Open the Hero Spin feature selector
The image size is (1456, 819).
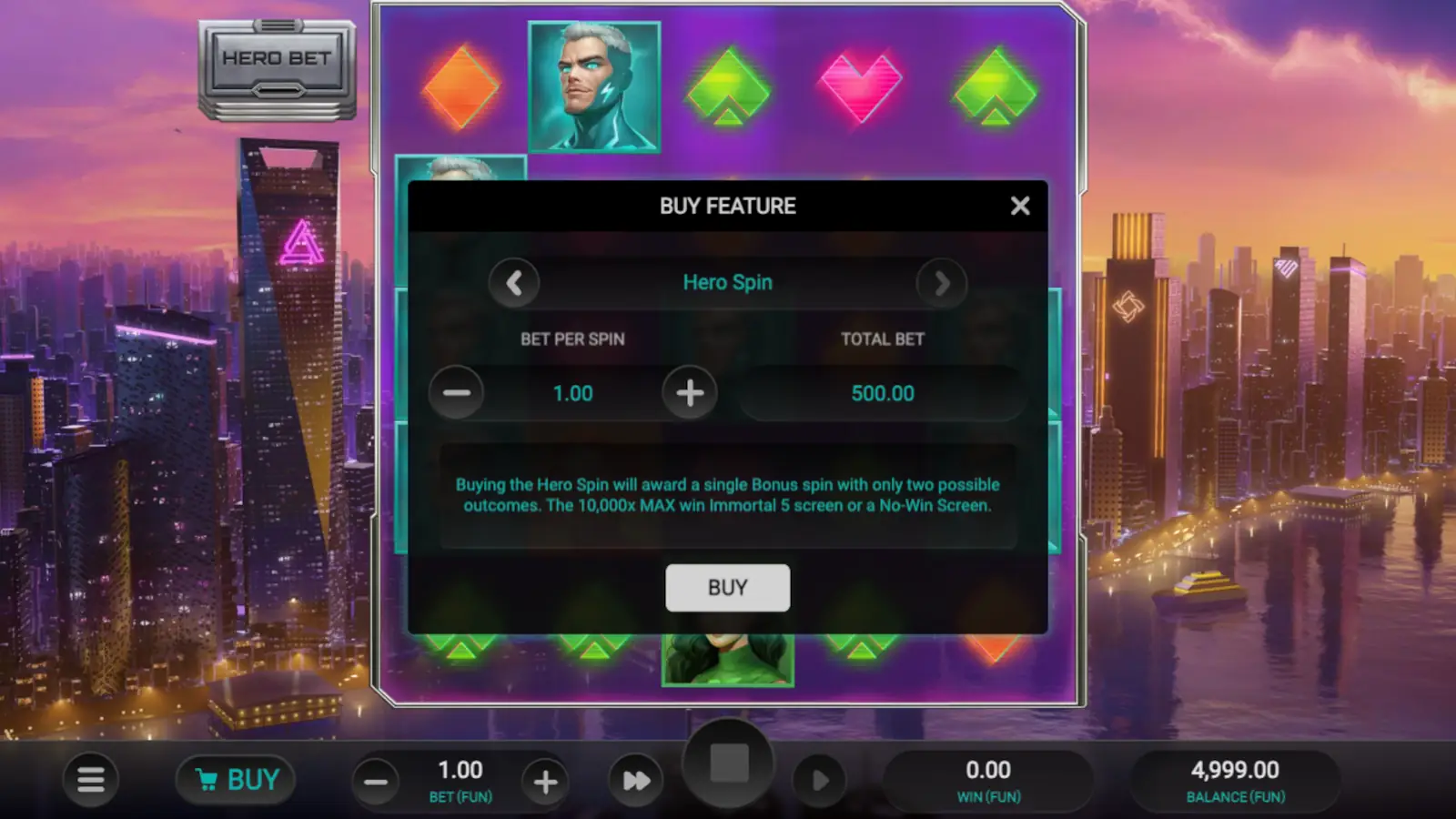click(x=728, y=283)
